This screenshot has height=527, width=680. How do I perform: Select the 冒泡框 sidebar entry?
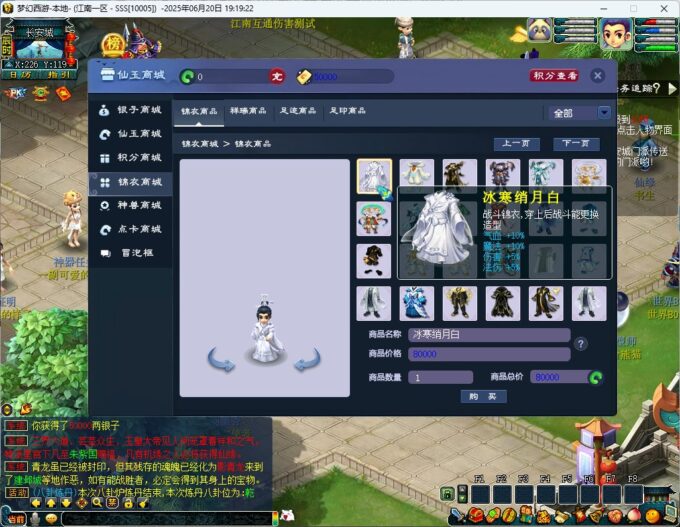tap(132, 253)
